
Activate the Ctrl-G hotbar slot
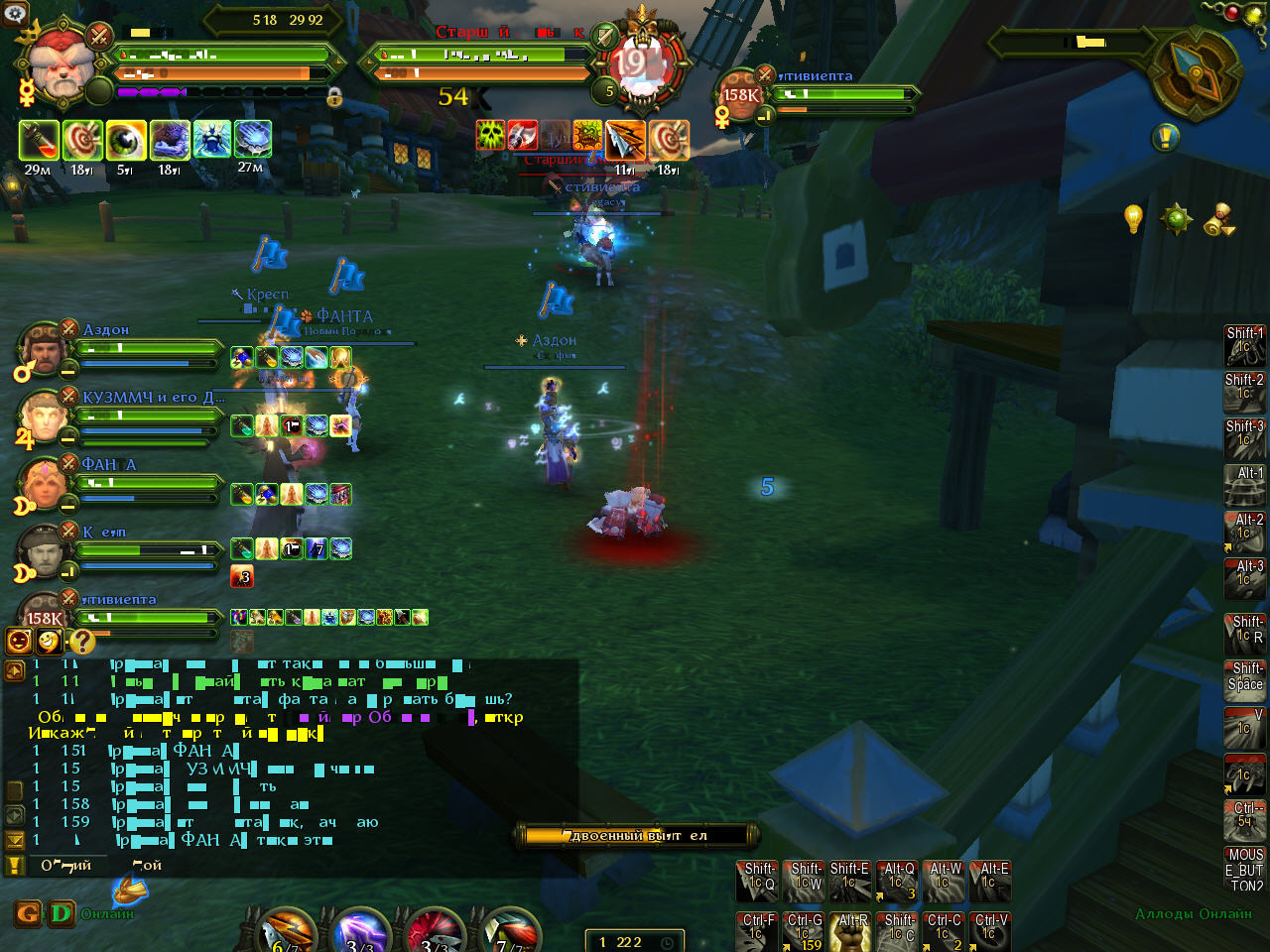804,932
